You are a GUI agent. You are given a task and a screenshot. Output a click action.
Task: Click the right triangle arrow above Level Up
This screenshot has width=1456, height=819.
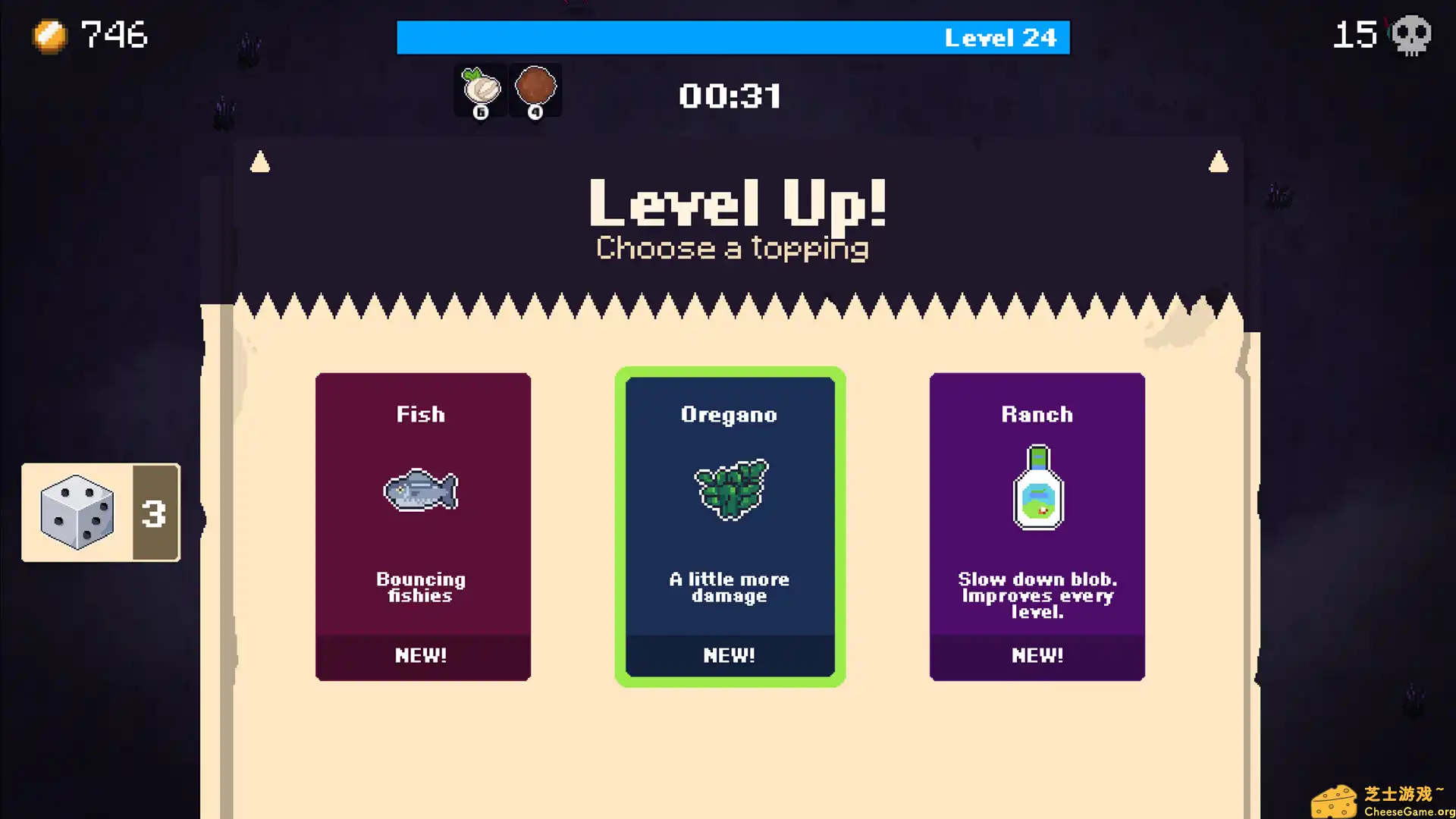(x=1219, y=160)
